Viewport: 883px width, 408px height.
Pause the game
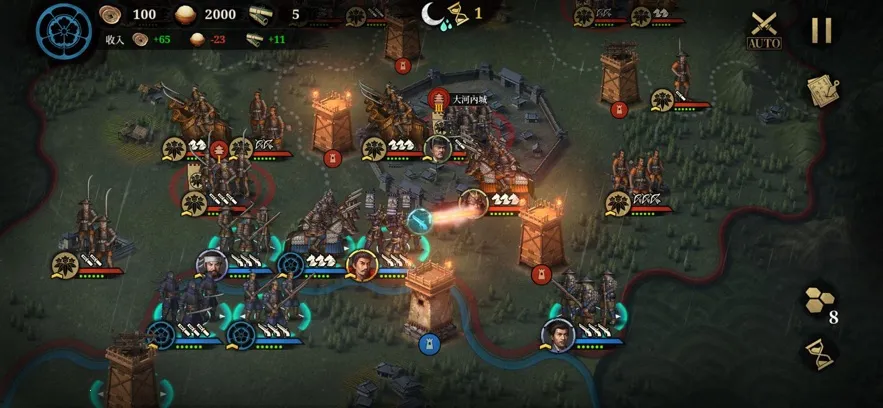click(821, 29)
